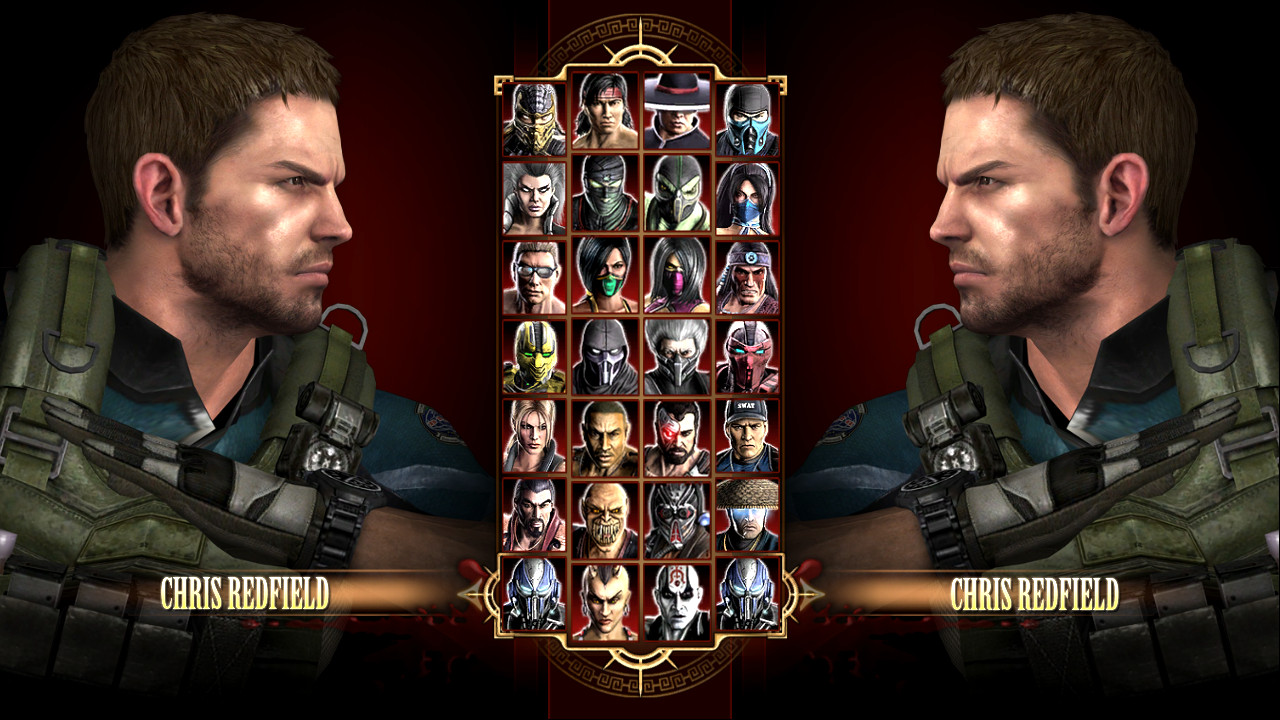Pick Ermac from the character grid
The image size is (1280, 720).
(604, 197)
